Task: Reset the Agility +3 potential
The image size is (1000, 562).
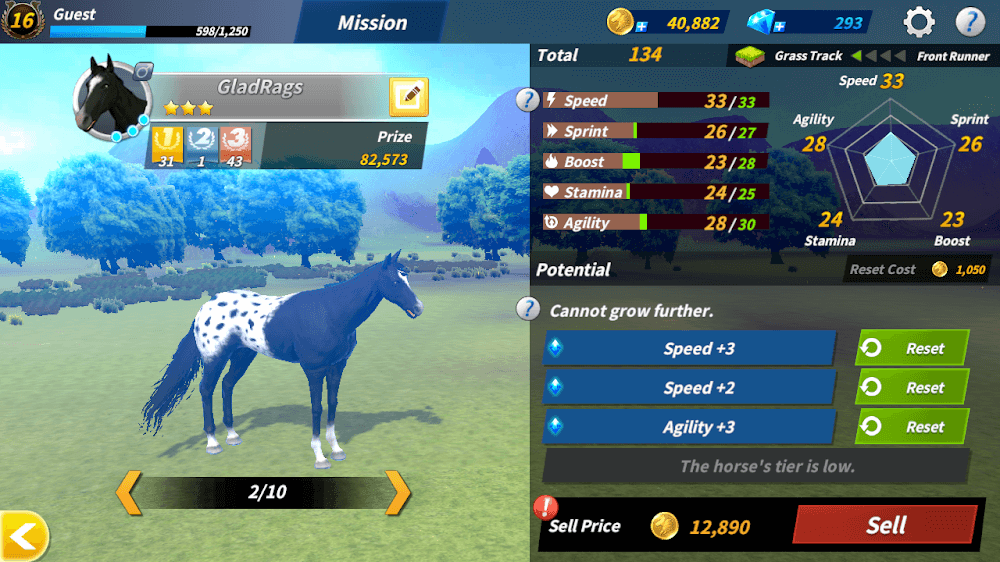Action: [x=911, y=427]
